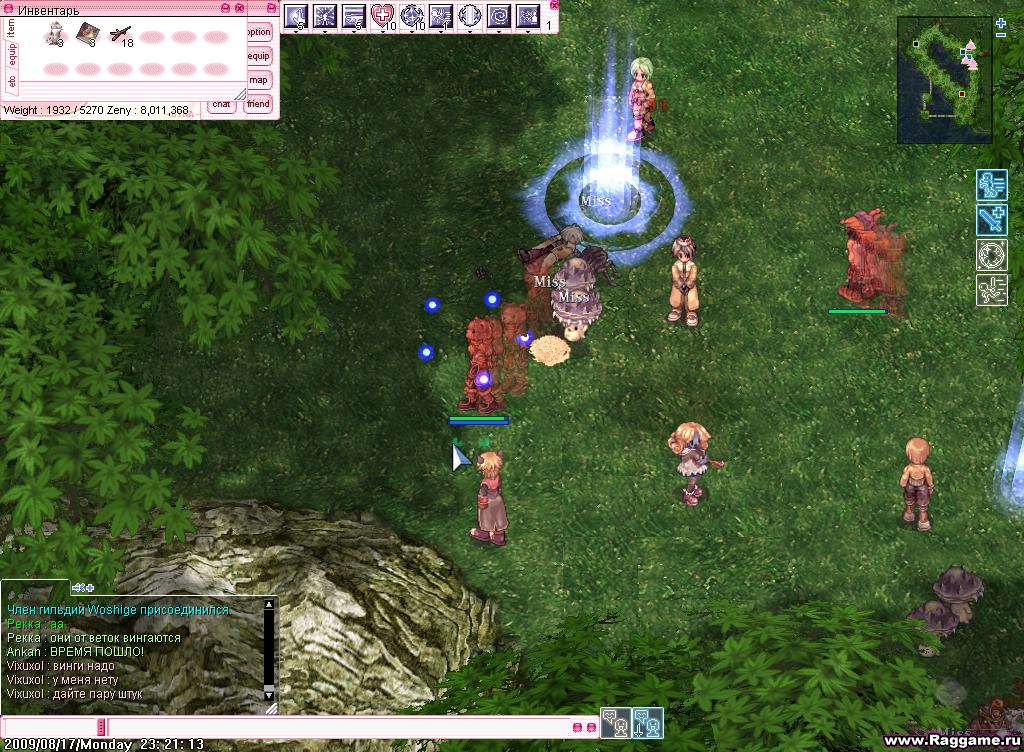This screenshot has height=752, width=1024.
Task: Select the dead branch item stack of 18
Action: (120, 34)
